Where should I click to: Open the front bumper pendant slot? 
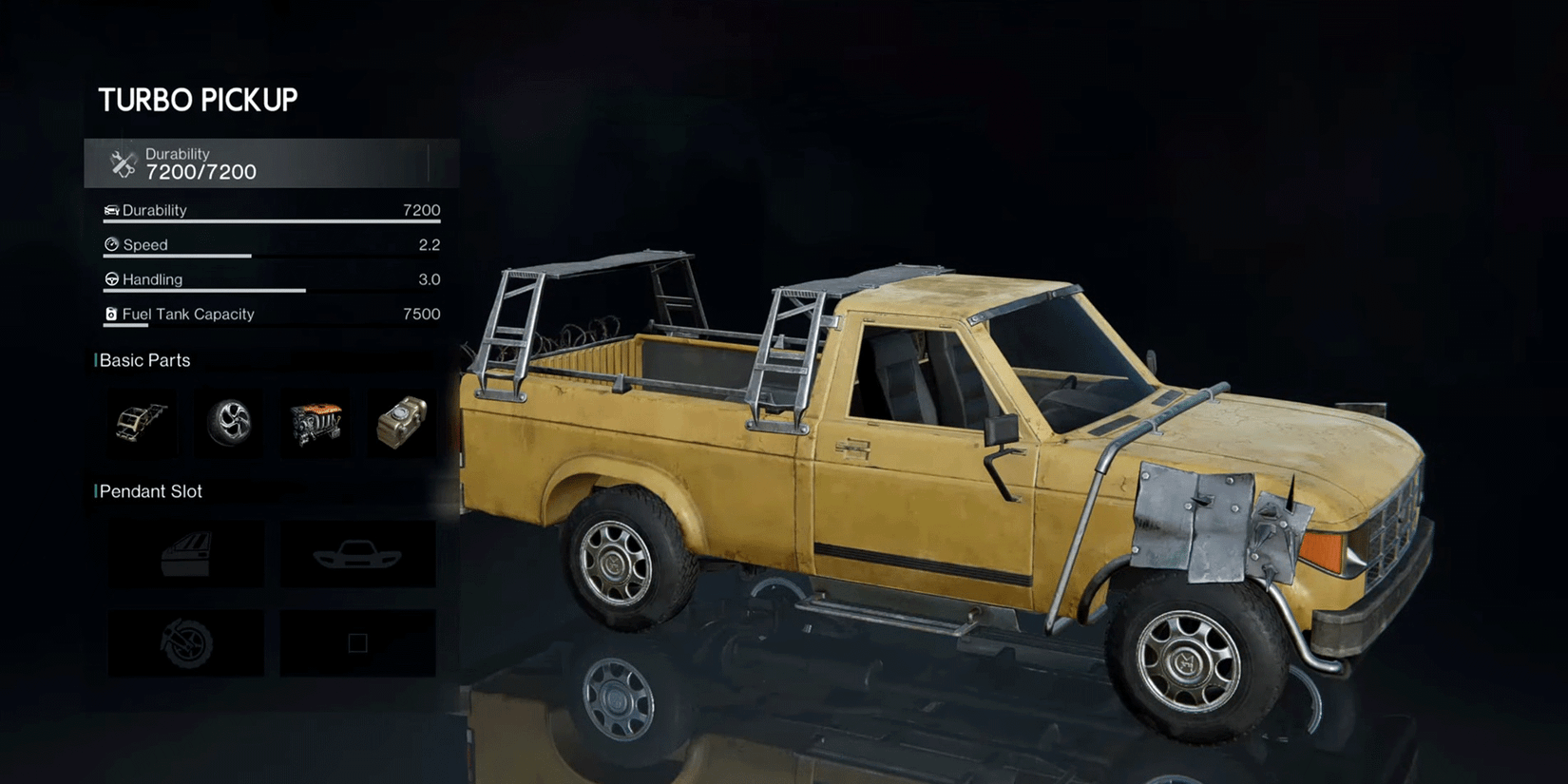357,554
